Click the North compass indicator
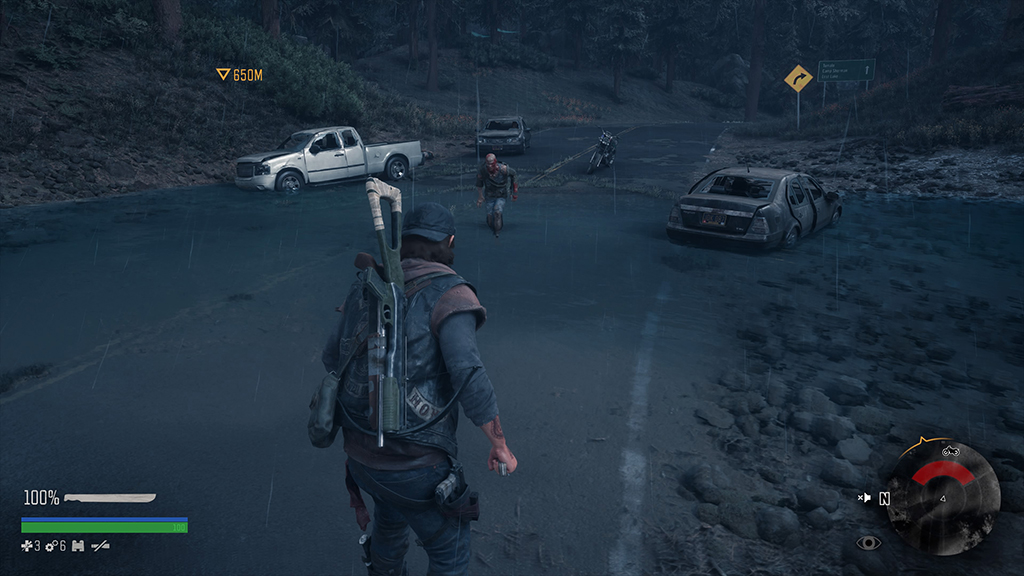This screenshot has width=1024, height=576. click(x=885, y=498)
